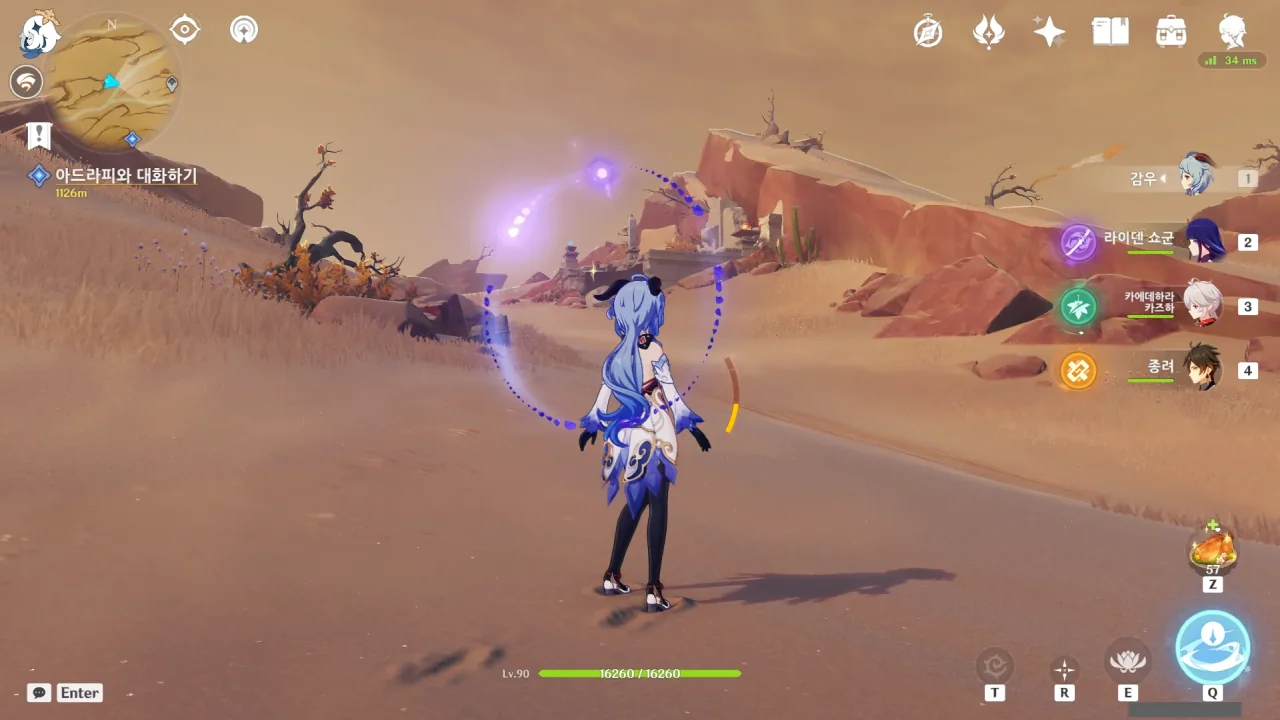Switch to party member 라이덴 쇼군
Image resolution: width=1280 pixels, height=720 pixels.
pos(1203,241)
